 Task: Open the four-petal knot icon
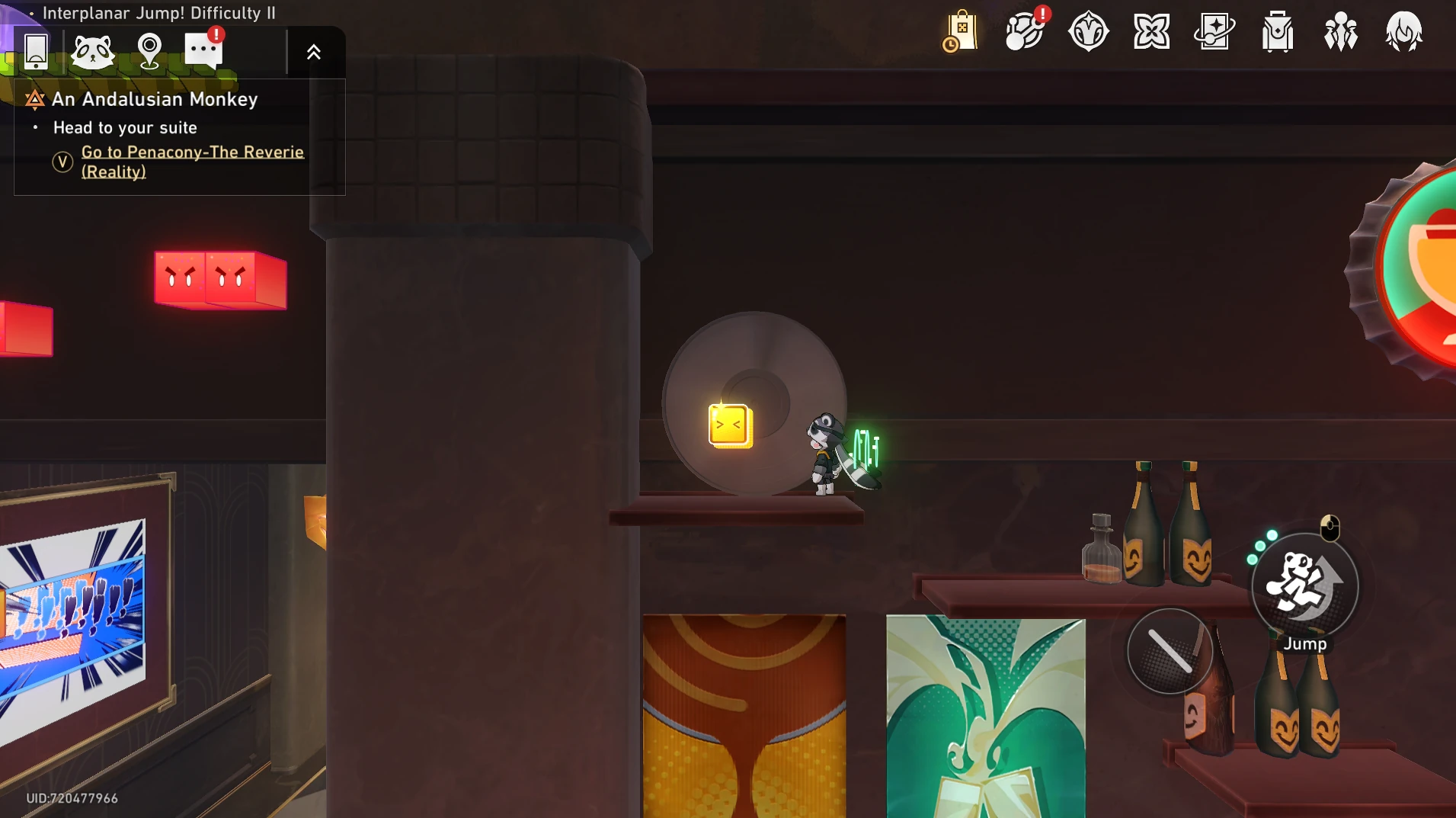[1151, 32]
